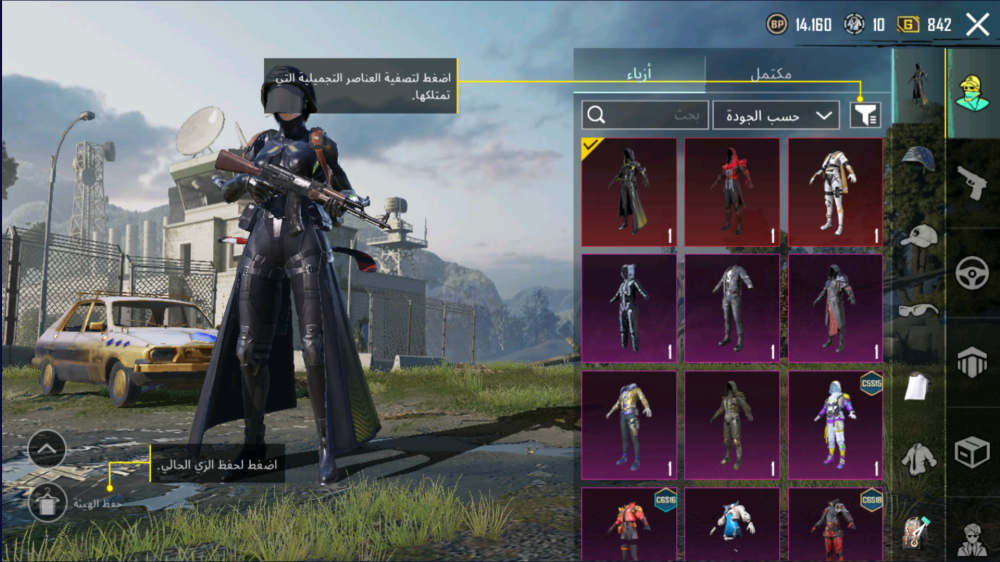Choose the white armor suit with yellow cape

click(835, 192)
